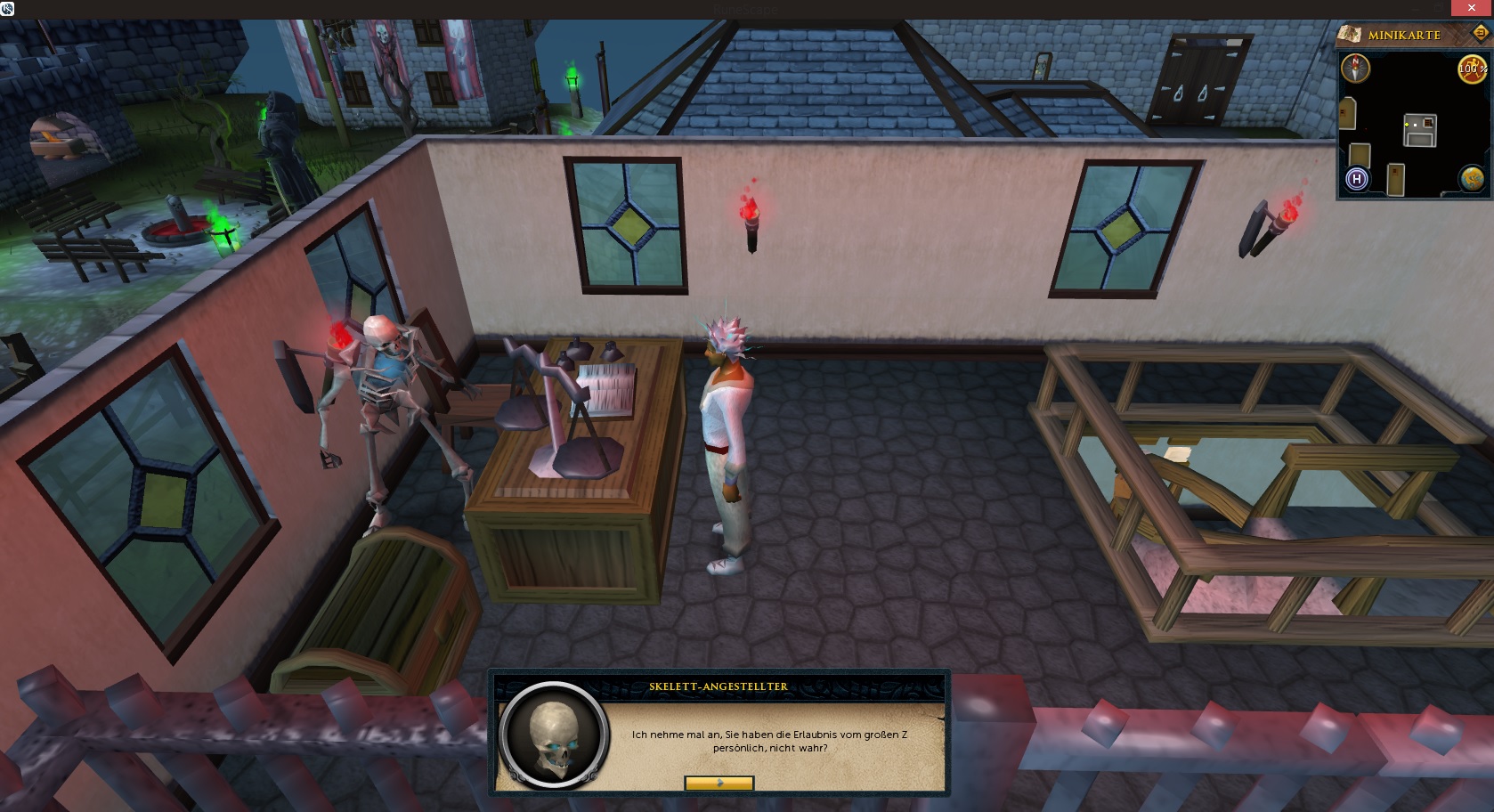The image size is (1494, 812).
Task: Activate the home teleport H button
Action: [x=1357, y=179]
